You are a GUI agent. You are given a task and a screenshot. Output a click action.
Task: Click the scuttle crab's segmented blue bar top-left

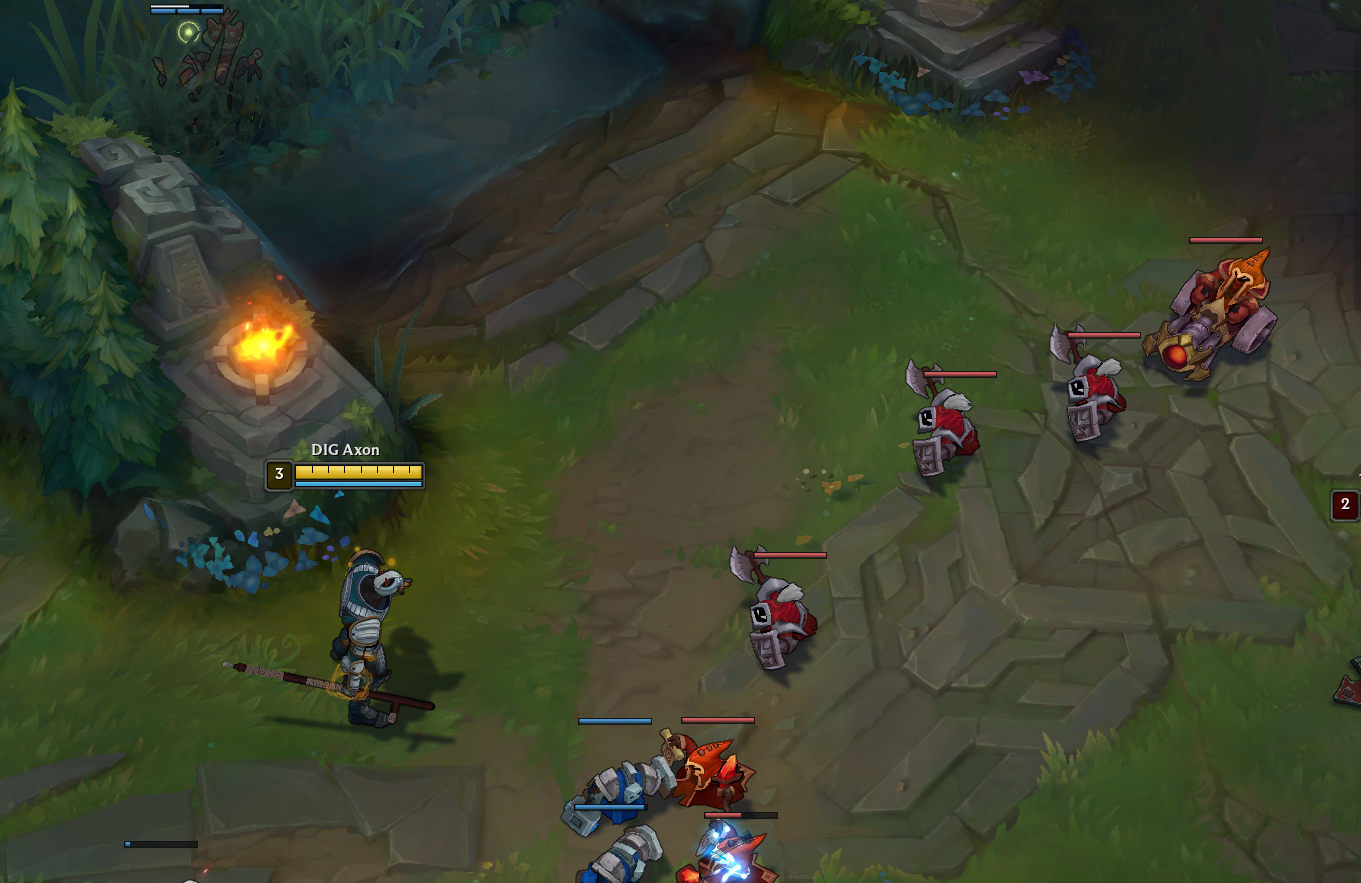click(x=185, y=11)
